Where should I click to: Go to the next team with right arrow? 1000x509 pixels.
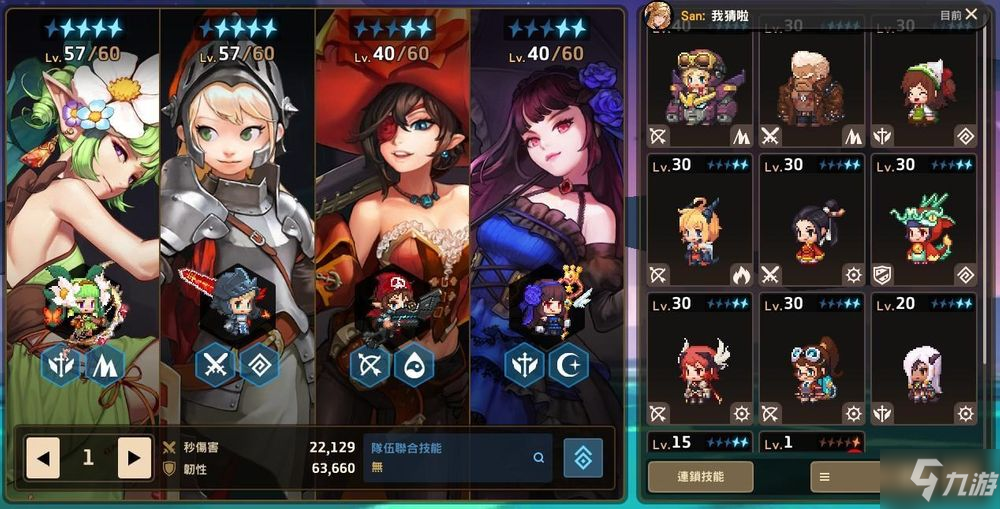coord(134,458)
